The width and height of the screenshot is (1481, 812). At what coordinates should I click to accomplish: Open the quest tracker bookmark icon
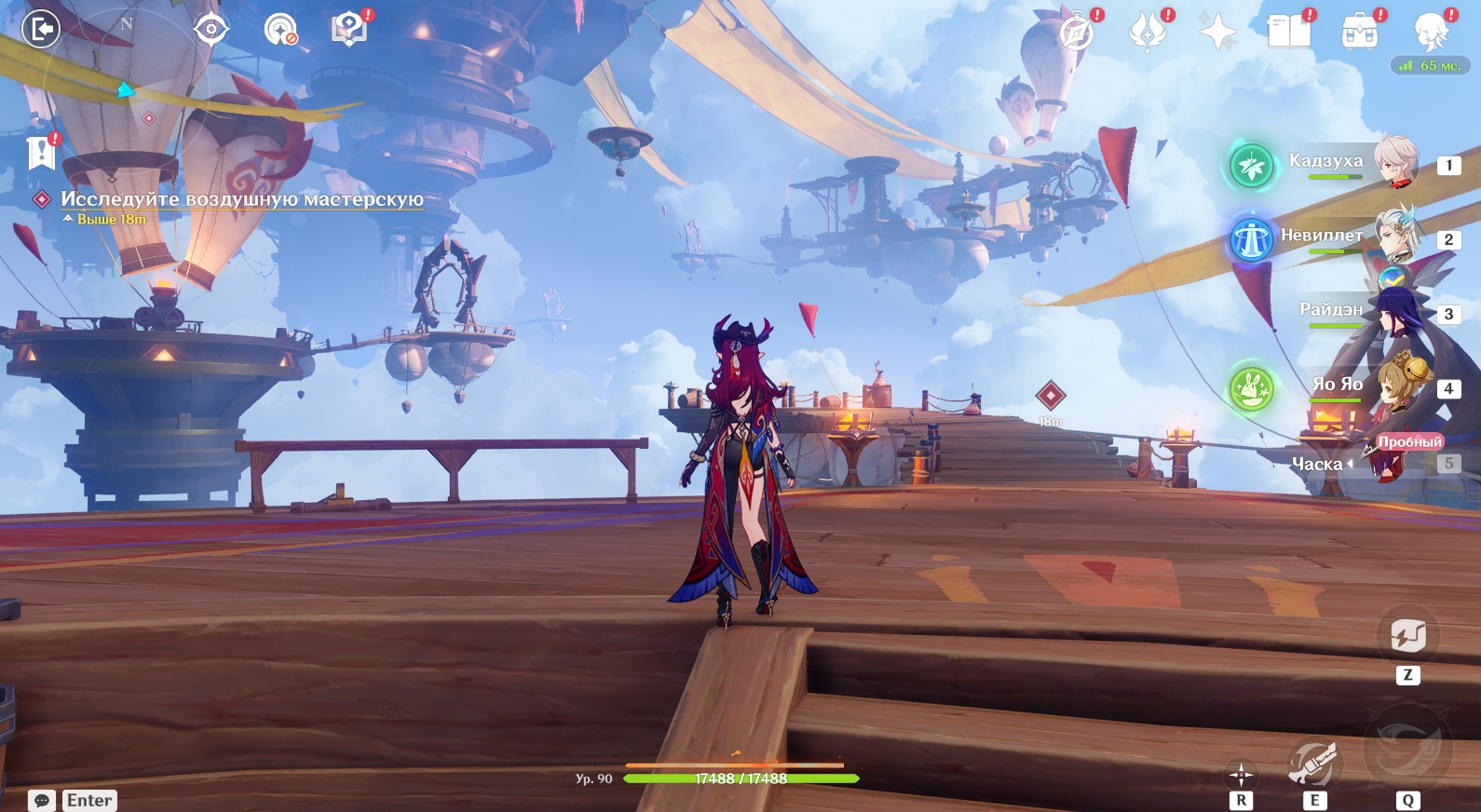(42, 152)
